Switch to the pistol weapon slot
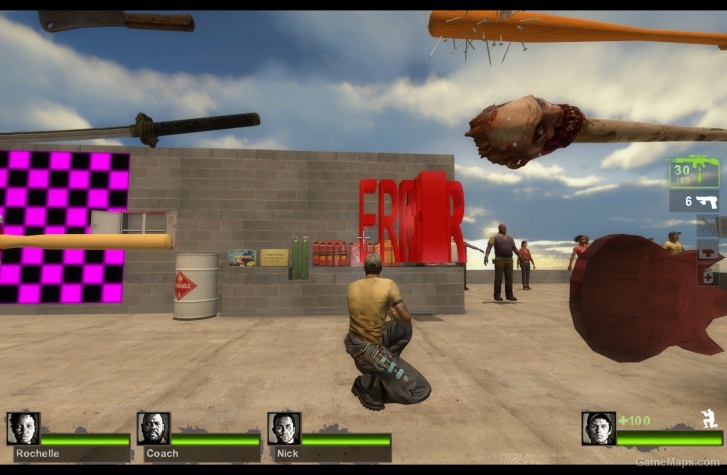 tap(695, 202)
